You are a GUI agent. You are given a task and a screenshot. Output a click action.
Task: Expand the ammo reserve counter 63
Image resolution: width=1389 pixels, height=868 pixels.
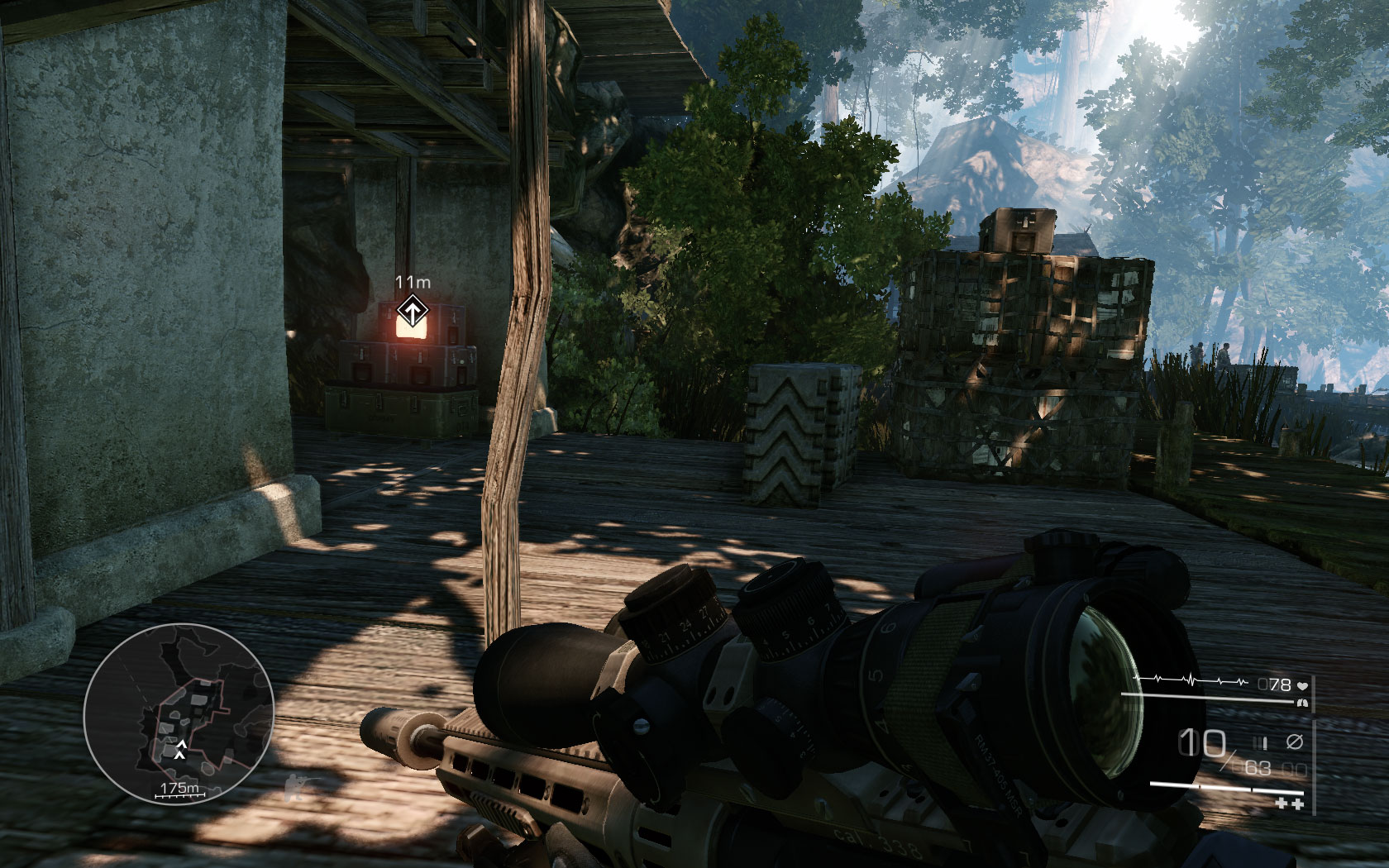1257,769
